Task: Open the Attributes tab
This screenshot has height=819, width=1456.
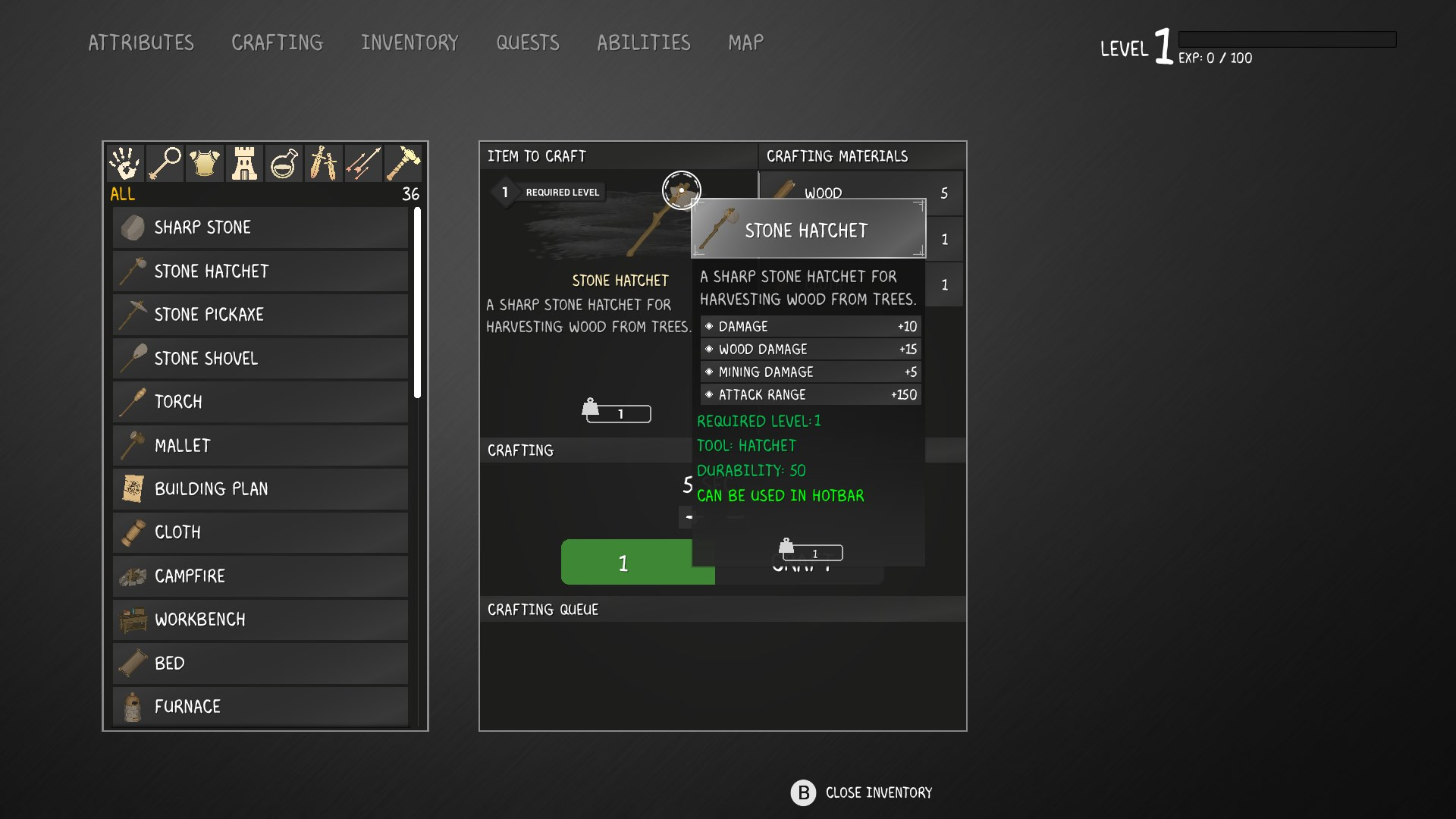Action: tap(141, 42)
